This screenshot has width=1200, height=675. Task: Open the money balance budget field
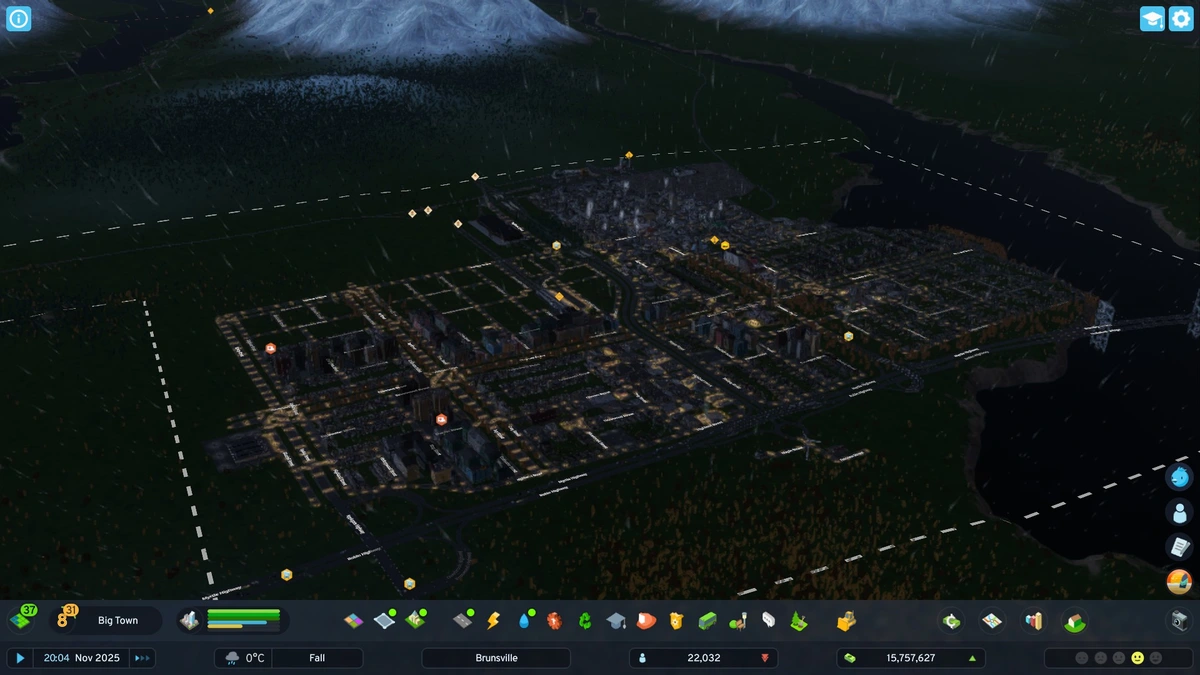[x=910, y=658]
